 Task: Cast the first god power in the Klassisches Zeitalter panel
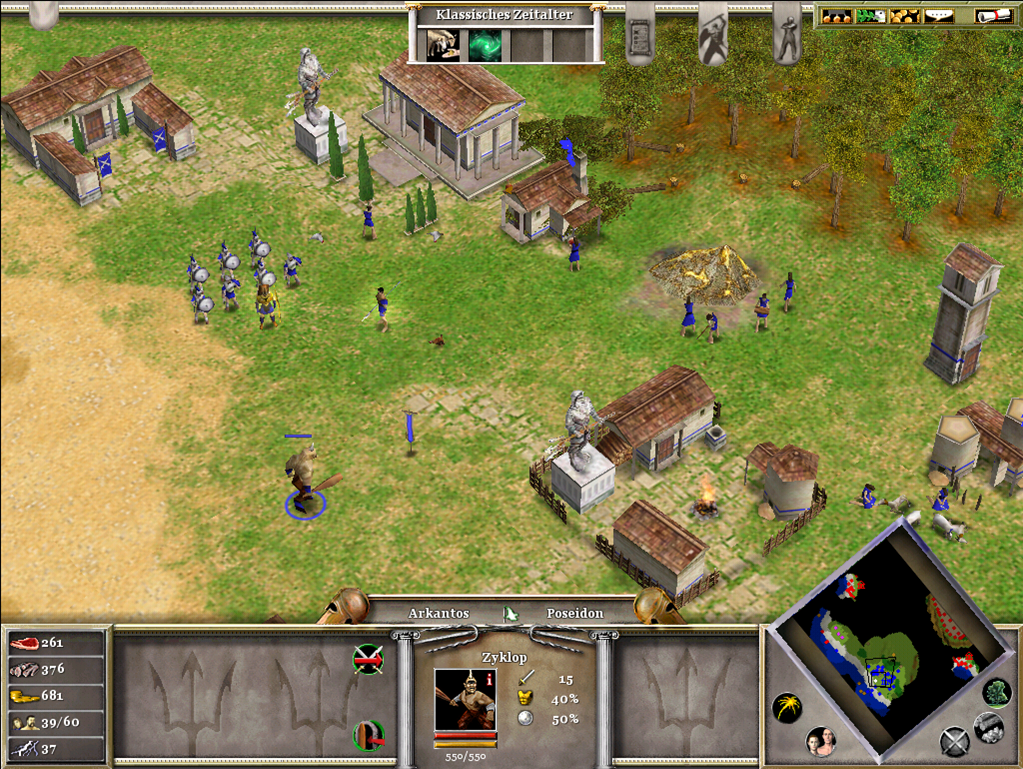tap(443, 45)
